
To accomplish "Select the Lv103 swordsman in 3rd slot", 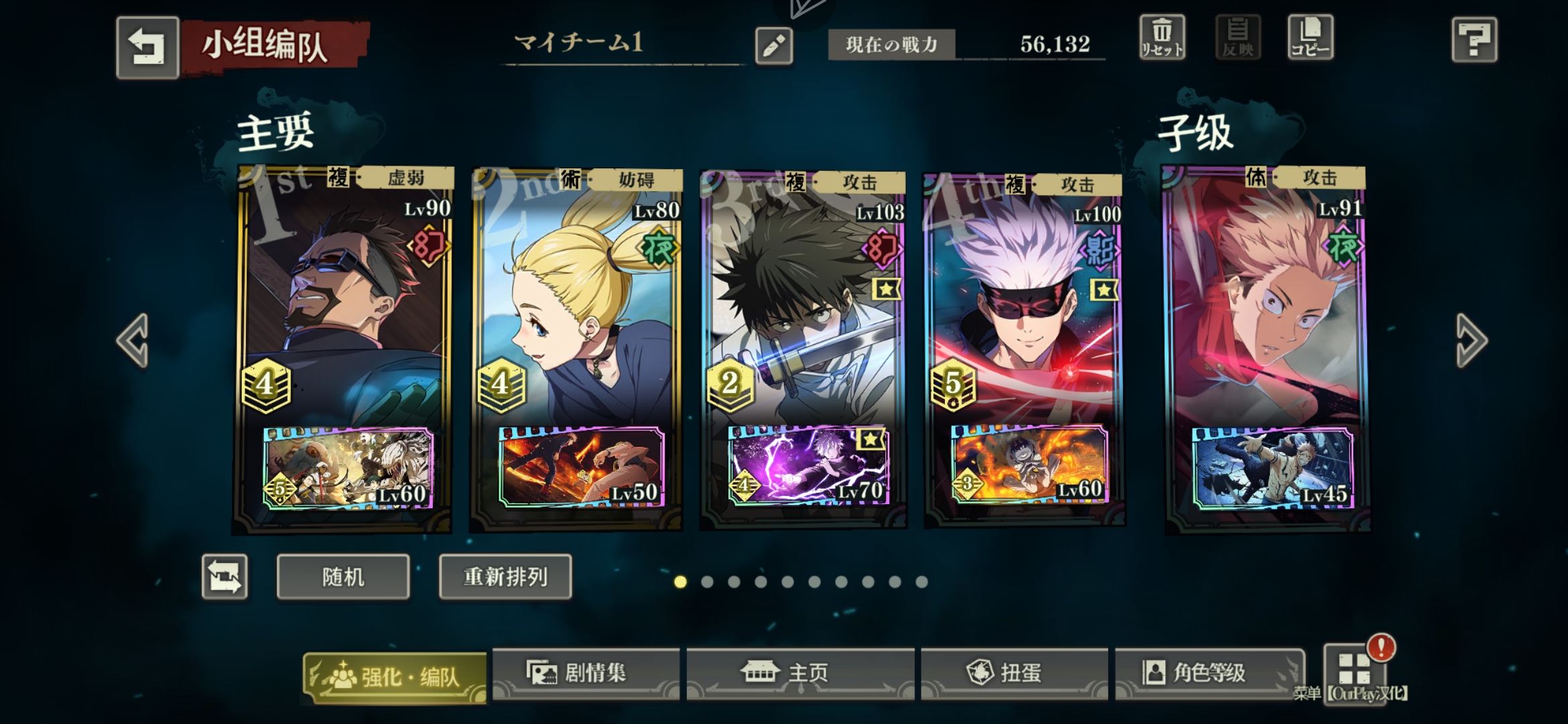I will click(803, 302).
